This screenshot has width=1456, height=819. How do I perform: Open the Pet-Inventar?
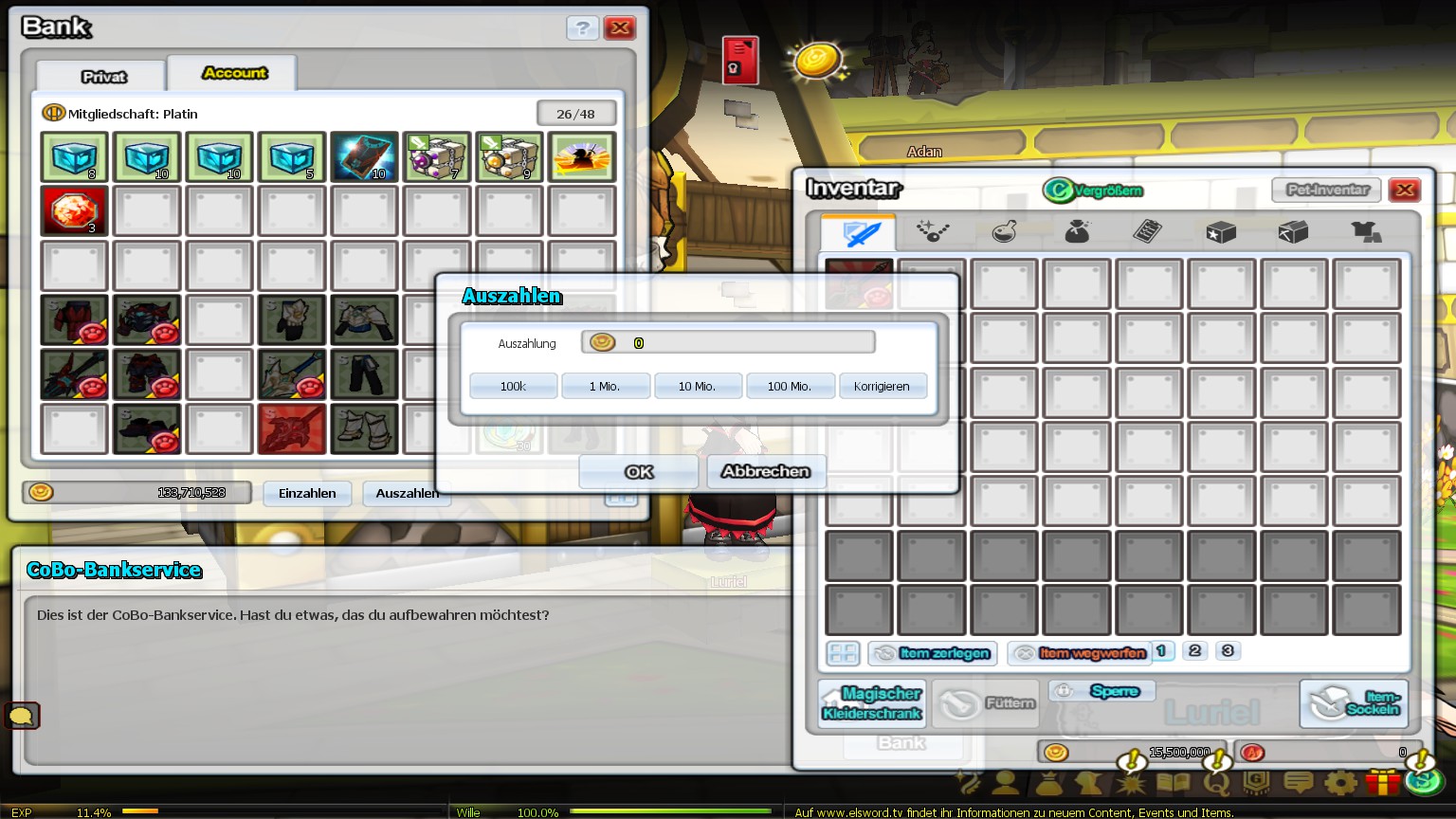pyautogui.click(x=1327, y=190)
